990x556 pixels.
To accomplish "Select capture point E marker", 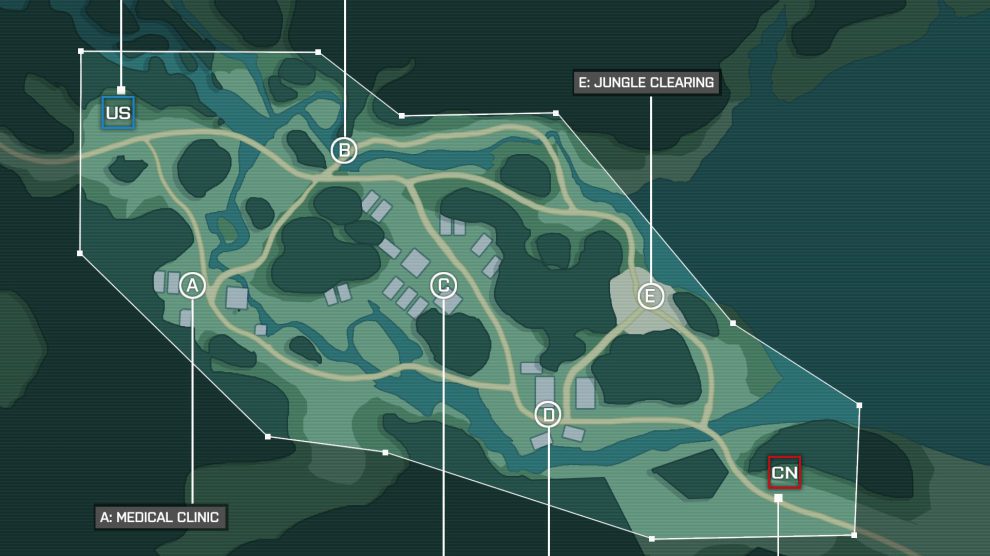I will tap(651, 296).
